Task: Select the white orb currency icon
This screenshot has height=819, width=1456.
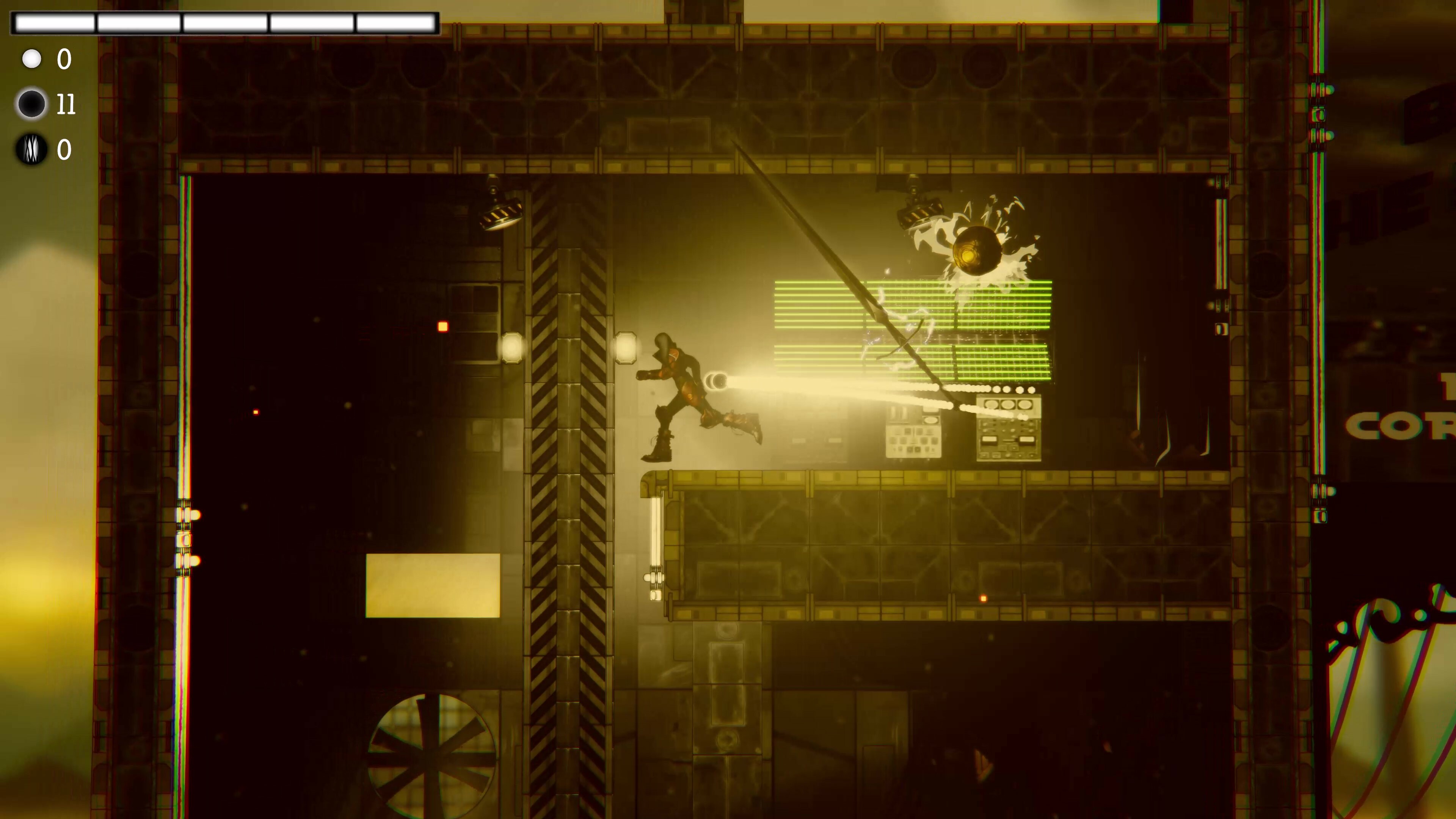Action: coord(32,58)
